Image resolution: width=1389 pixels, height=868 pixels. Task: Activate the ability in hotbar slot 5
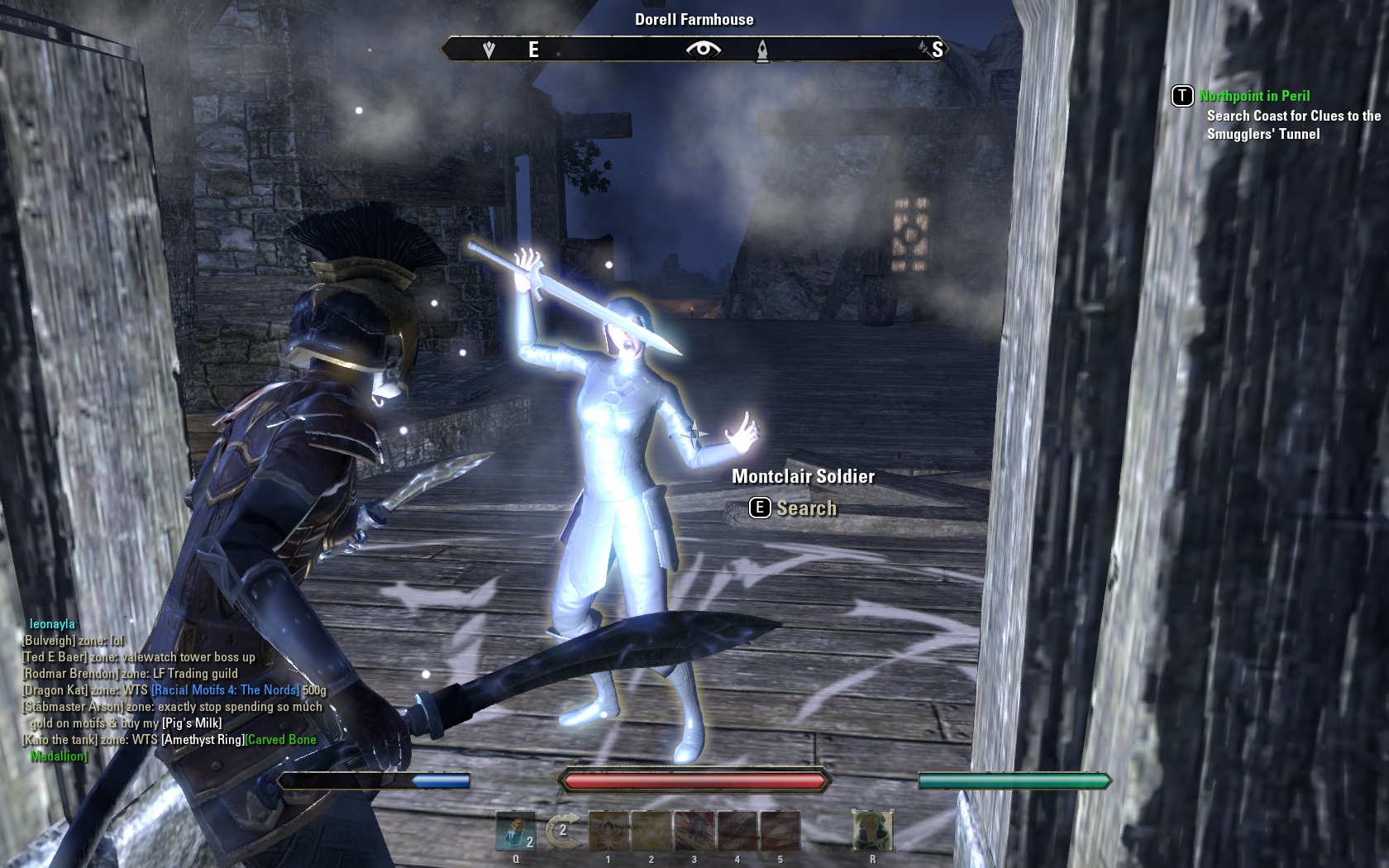[x=780, y=831]
